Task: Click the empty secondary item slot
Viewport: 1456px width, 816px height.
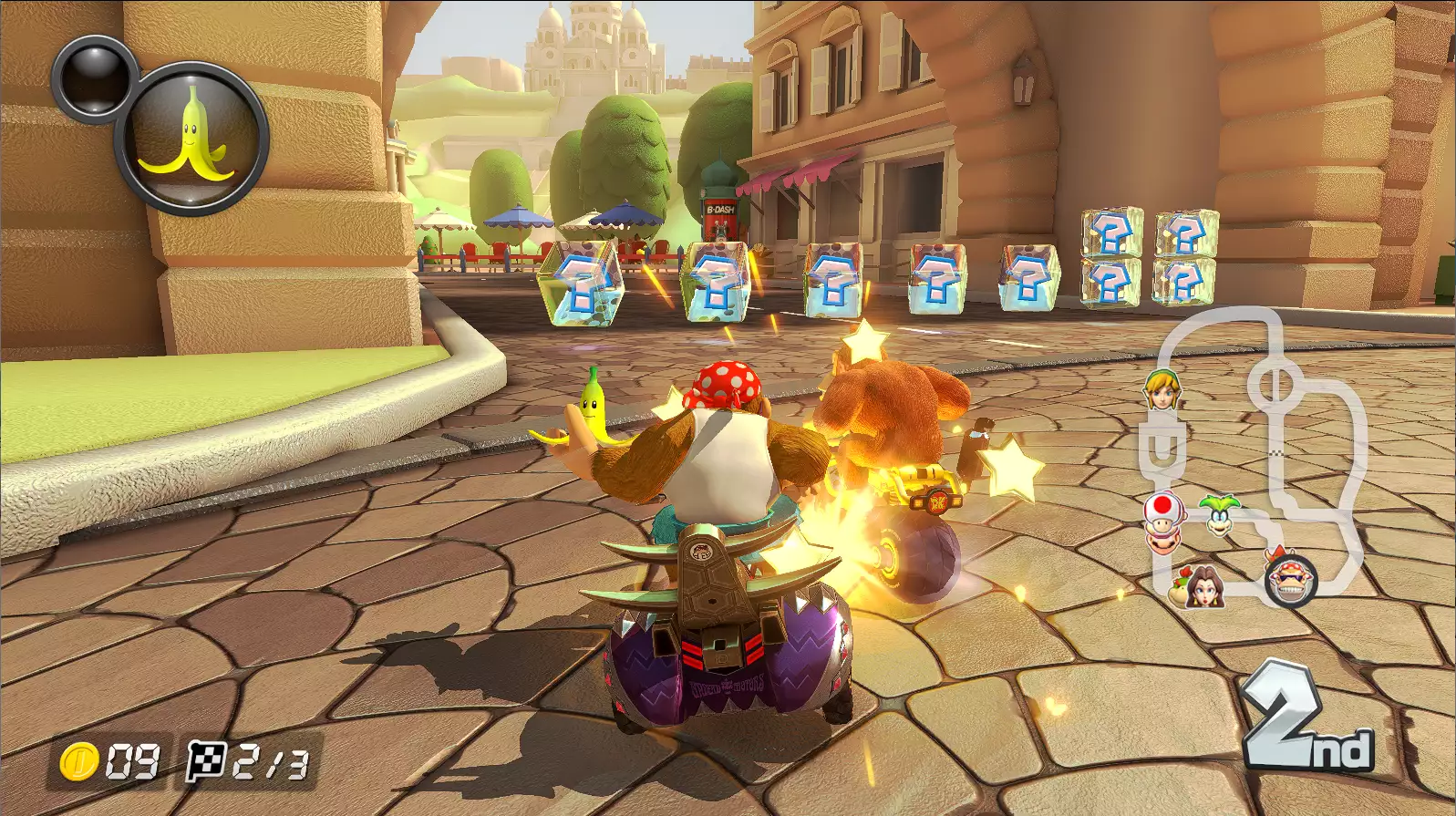Action: click(93, 77)
